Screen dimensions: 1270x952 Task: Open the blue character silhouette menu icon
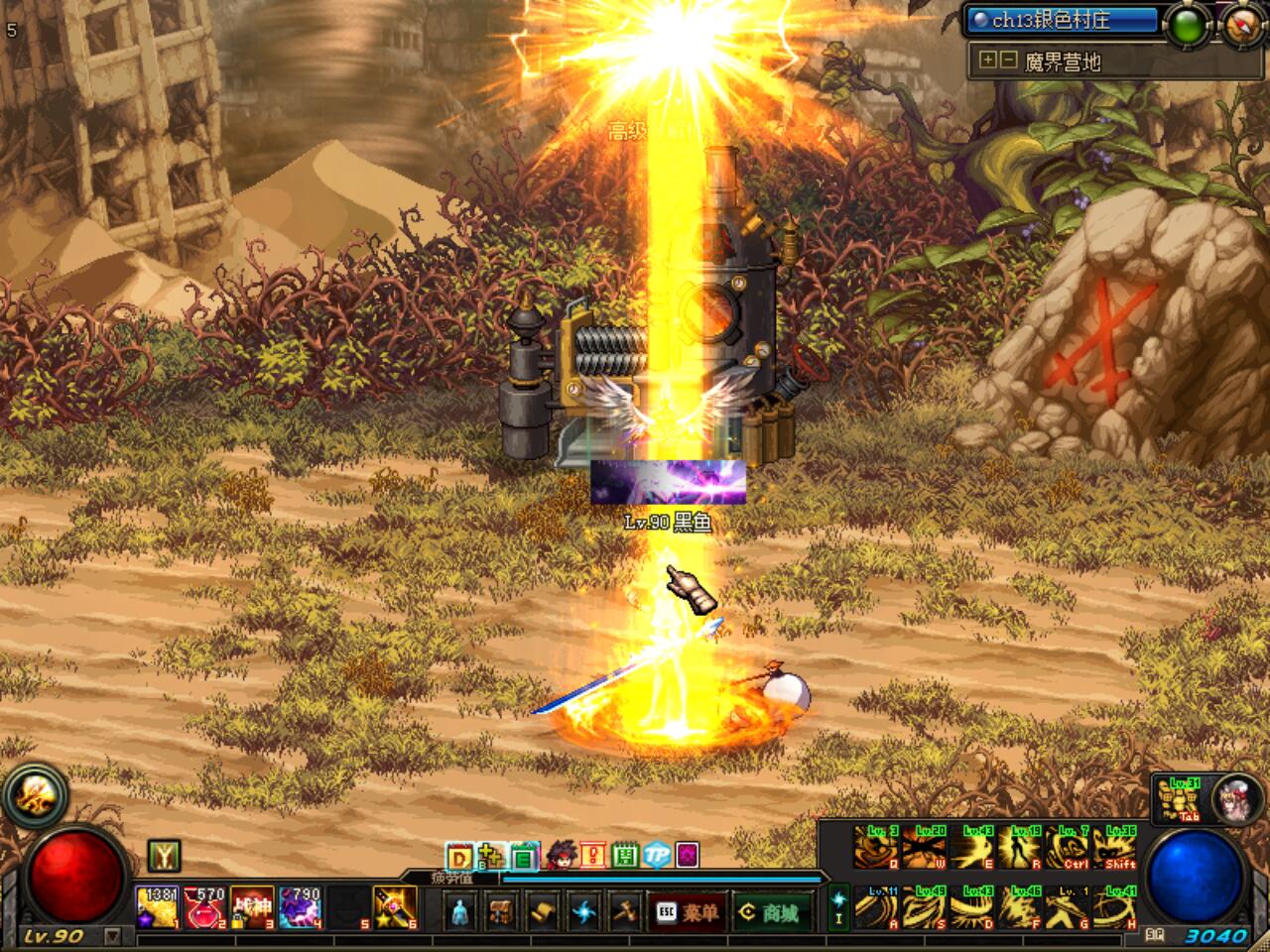(x=459, y=911)
